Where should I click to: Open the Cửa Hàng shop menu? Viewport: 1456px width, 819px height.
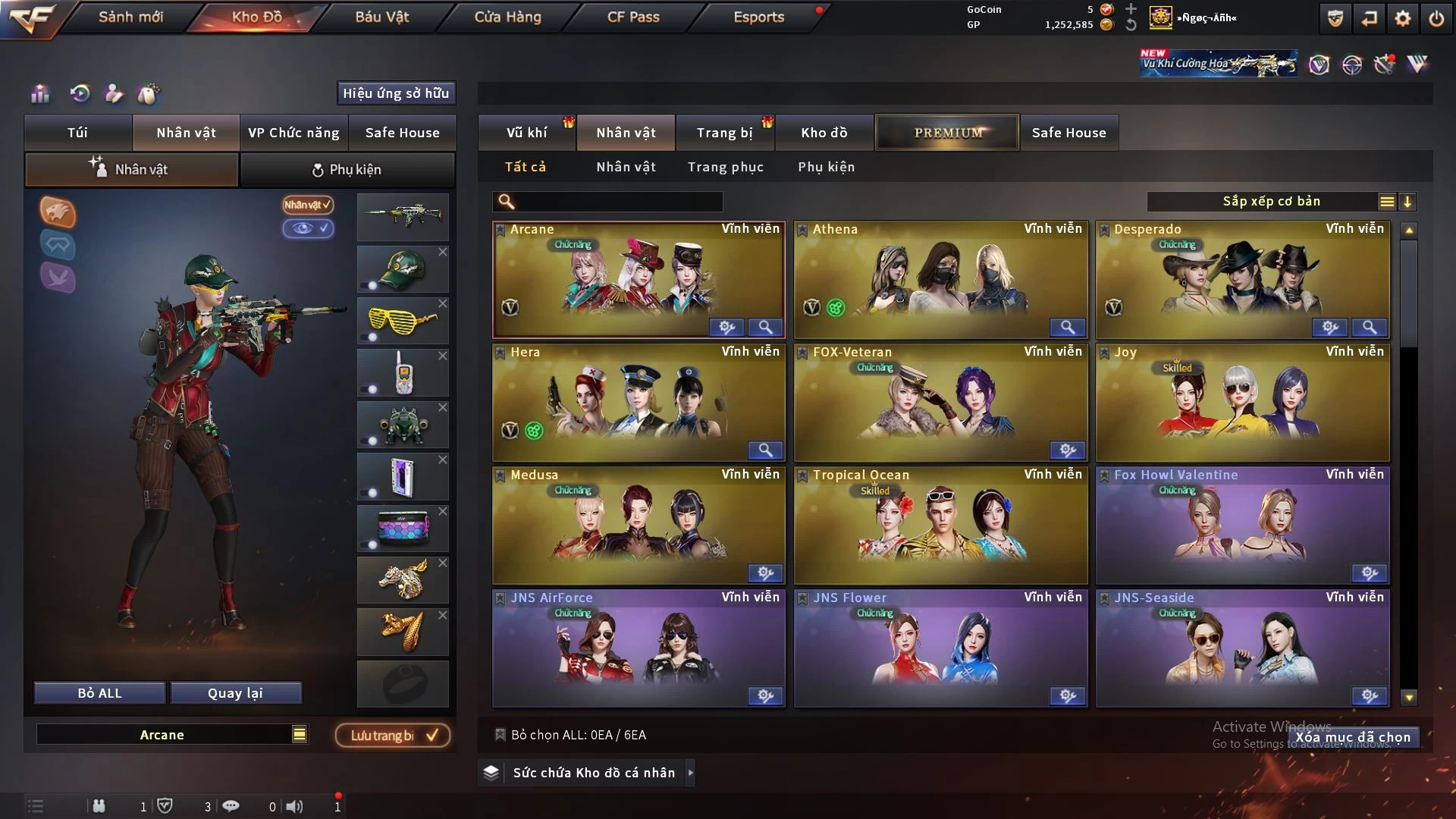tap(507, 17)
